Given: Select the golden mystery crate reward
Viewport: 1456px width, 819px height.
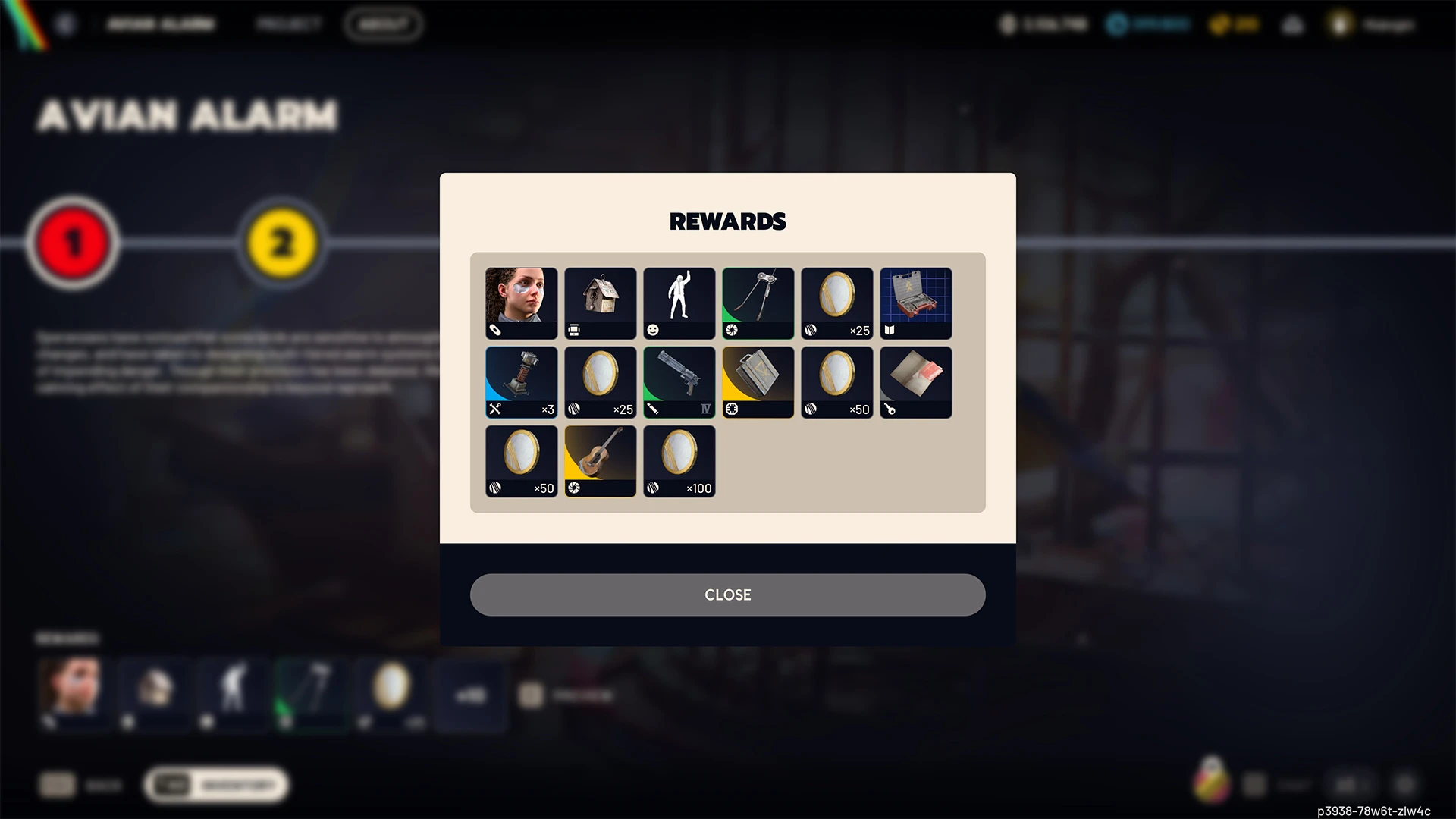Looking at the screenshot, I should (758, 381).
